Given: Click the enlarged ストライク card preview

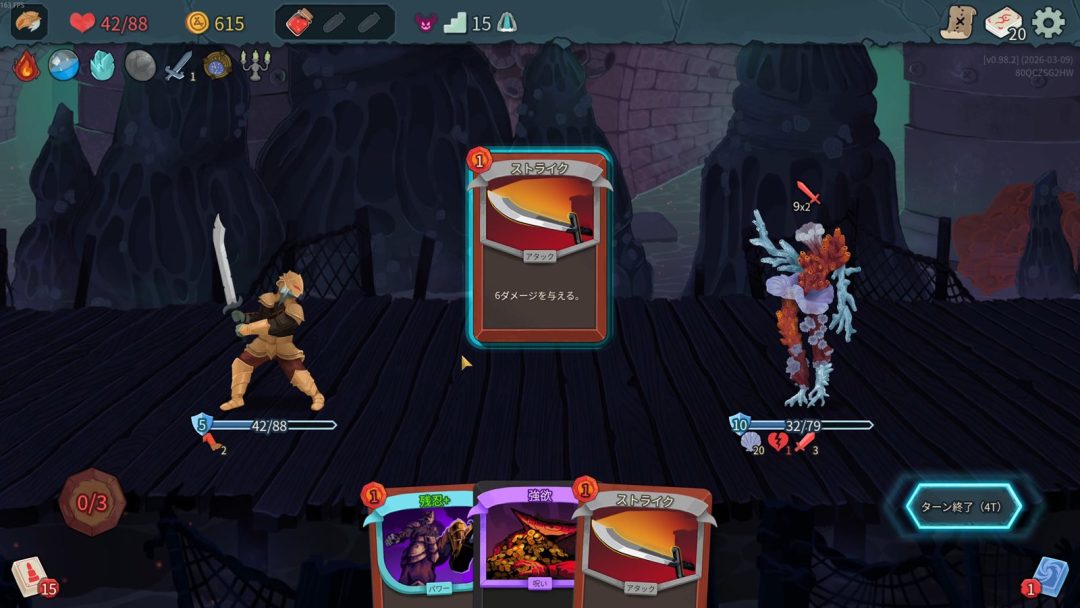Looking at the screenshot, I should coord(540,247).
